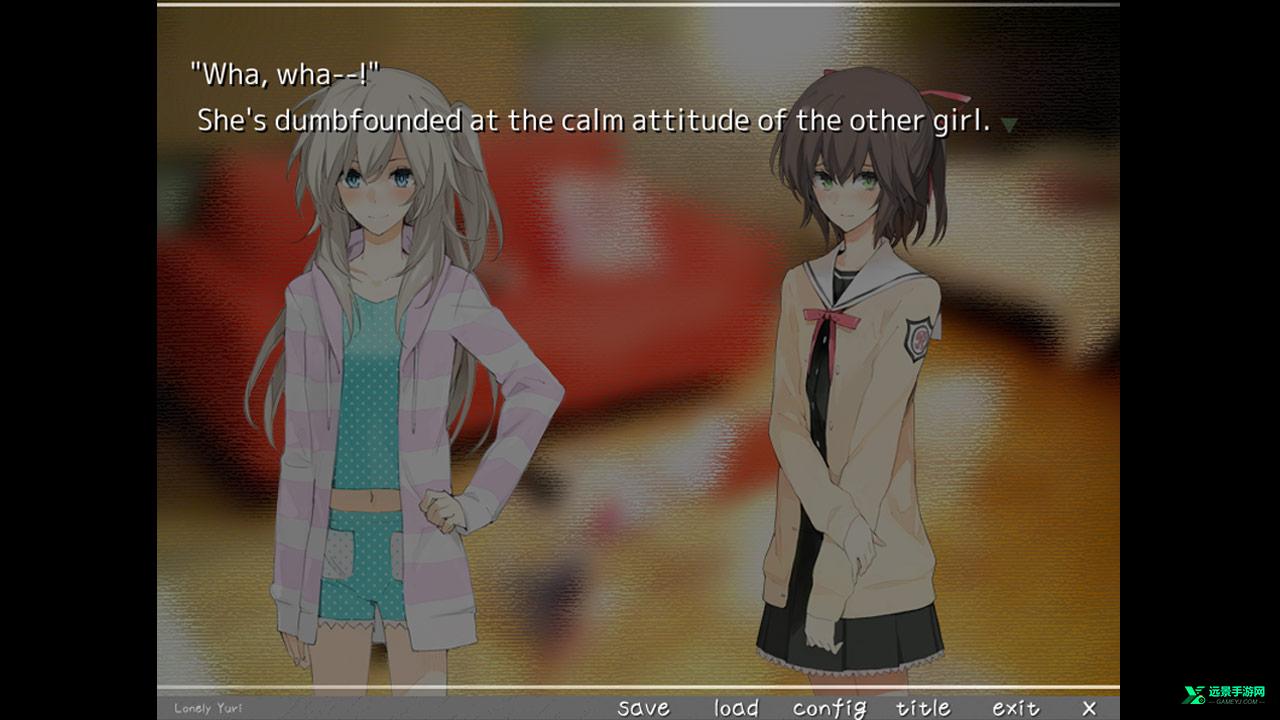
Task: Hide the dialogue window using the X icon
Action: (x=1090, y=707)
